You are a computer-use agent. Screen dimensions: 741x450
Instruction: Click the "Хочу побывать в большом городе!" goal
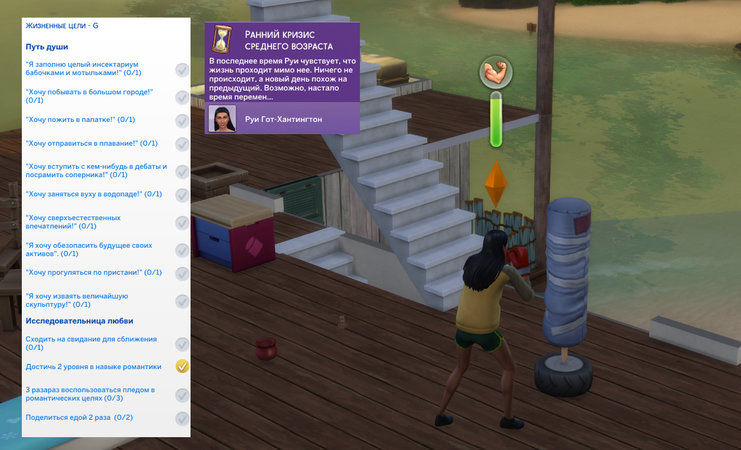[x=89, y=96]
